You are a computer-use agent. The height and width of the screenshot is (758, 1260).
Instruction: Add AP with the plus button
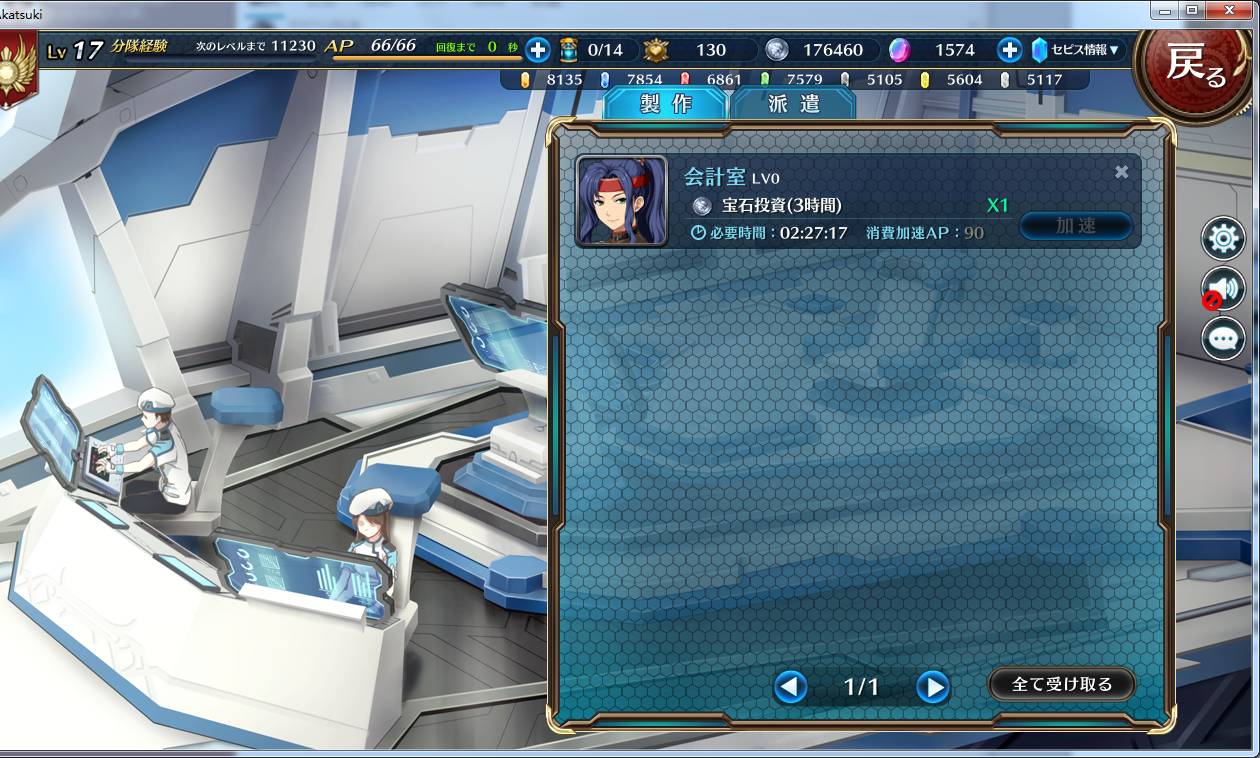pos(537,49)
